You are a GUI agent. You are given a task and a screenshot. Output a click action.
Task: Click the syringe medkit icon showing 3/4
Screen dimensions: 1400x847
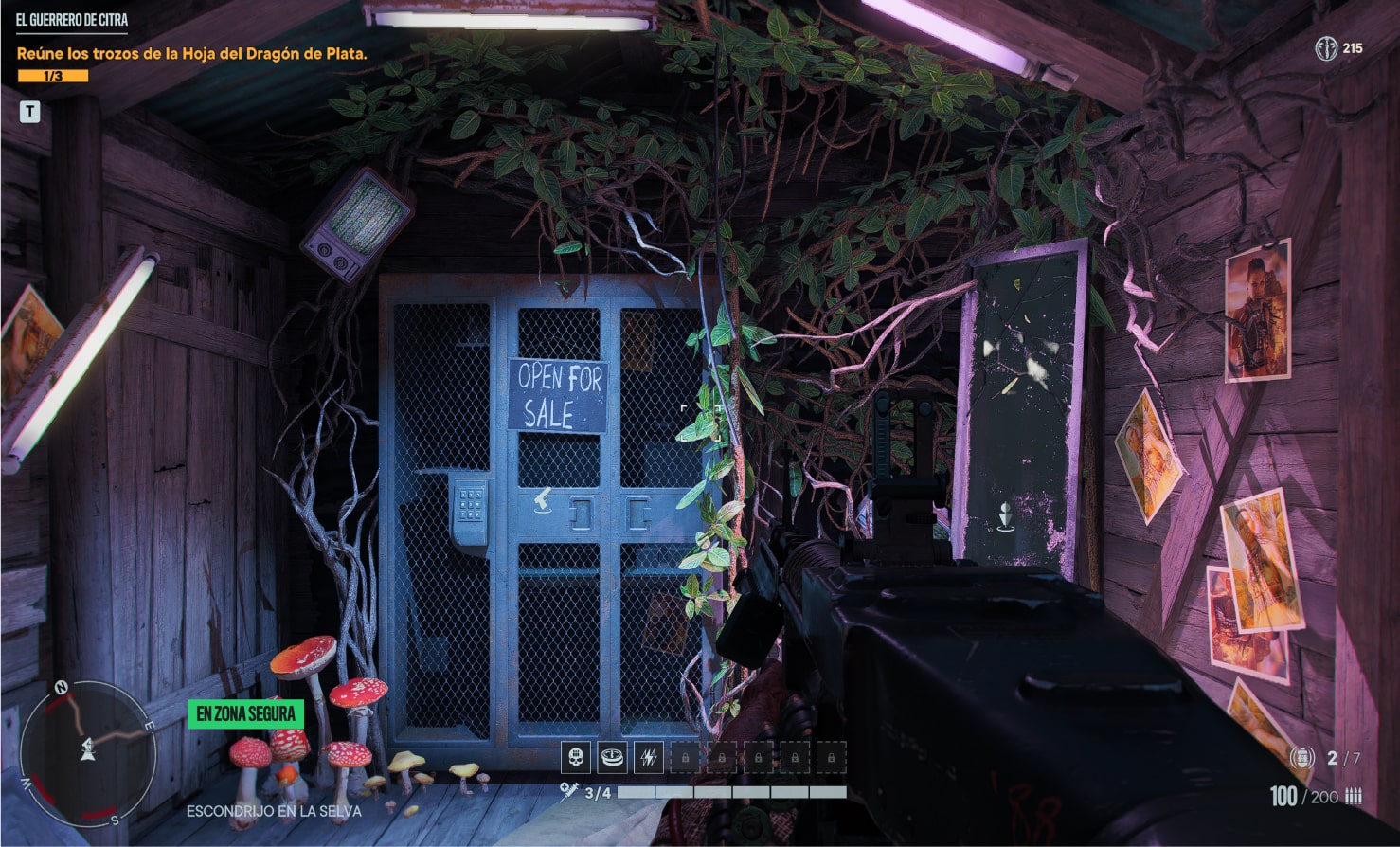pos(570,791)
